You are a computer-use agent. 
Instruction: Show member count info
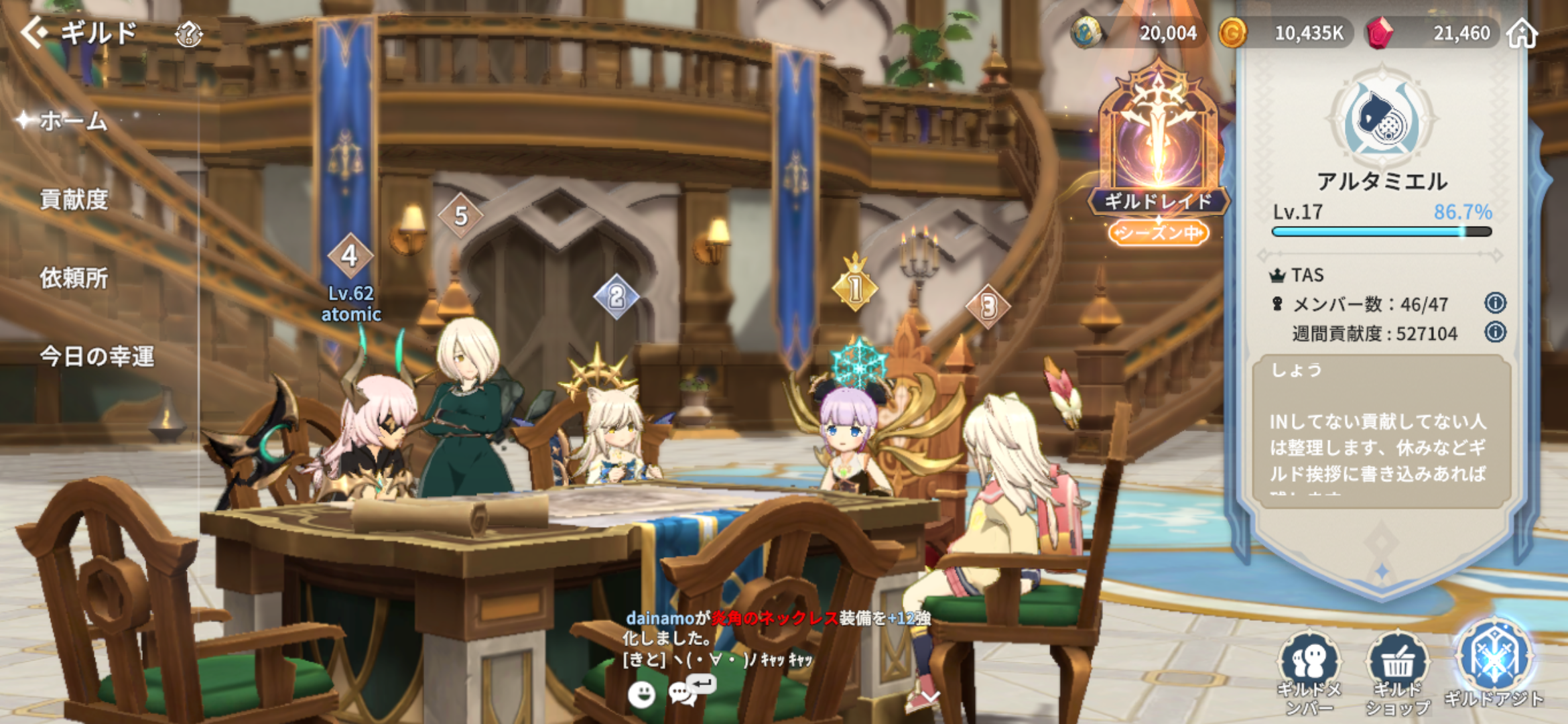1495,303
